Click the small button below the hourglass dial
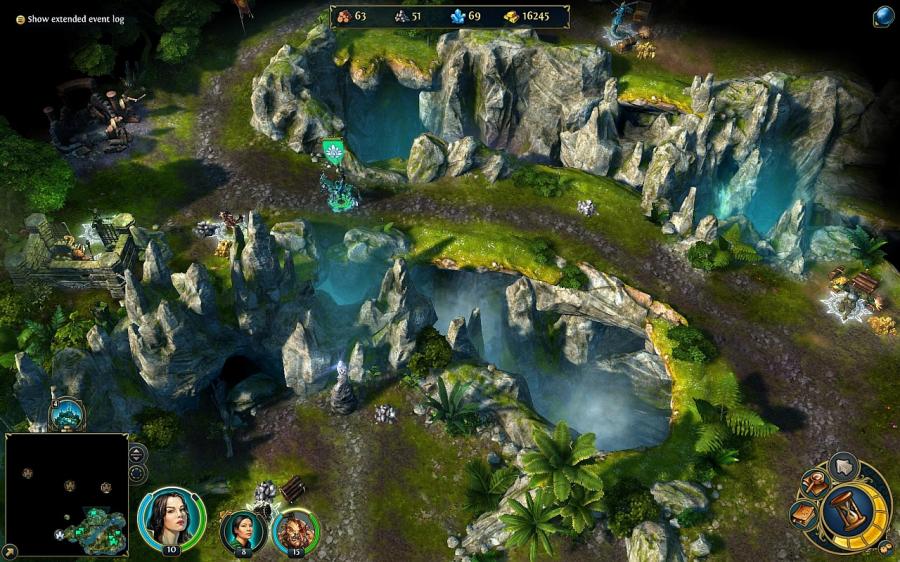This screenshot has height=562, width=900. (885, 547)
